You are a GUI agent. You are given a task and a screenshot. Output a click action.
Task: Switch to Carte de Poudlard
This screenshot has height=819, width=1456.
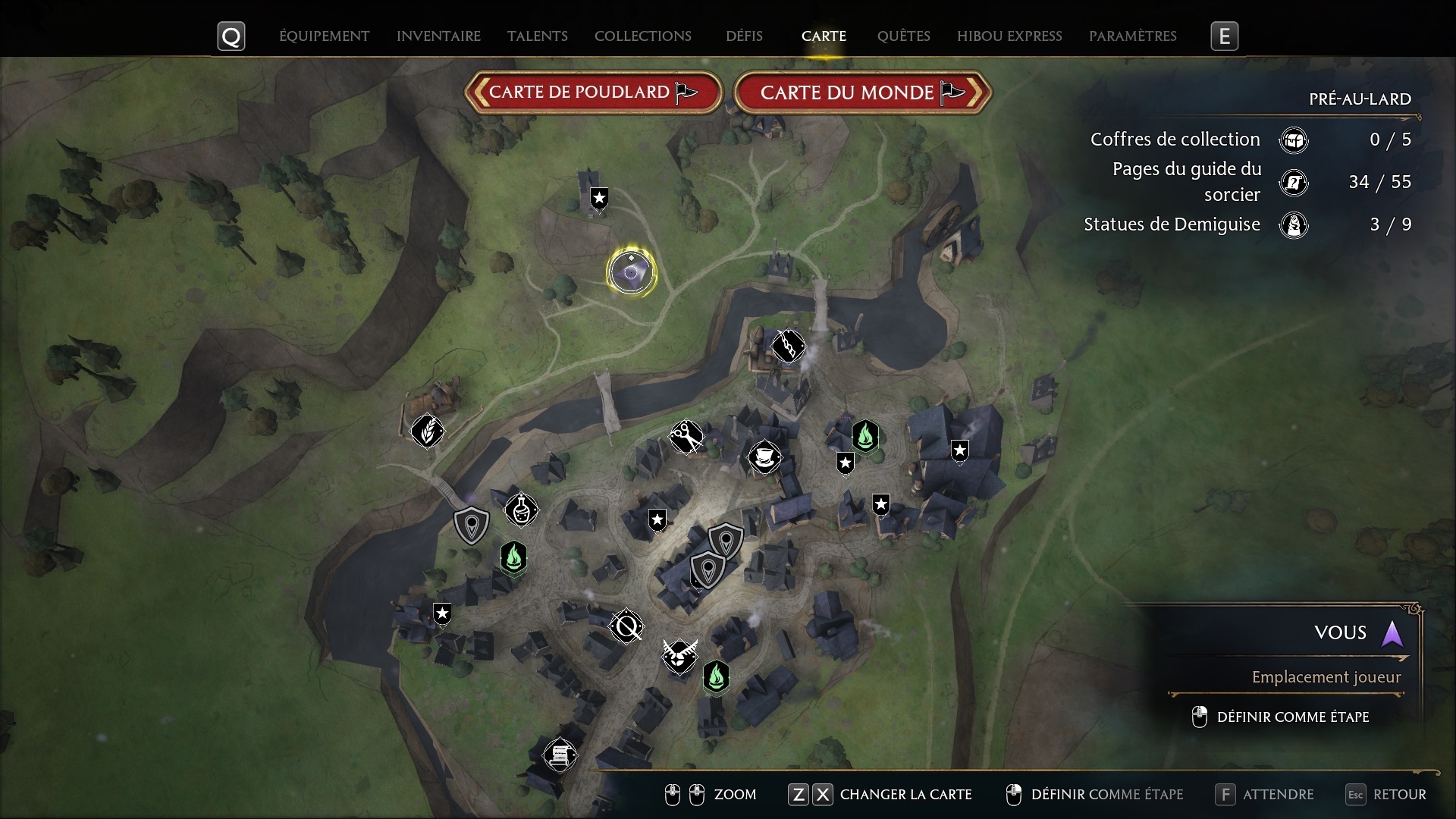click(x=593, y=93)
